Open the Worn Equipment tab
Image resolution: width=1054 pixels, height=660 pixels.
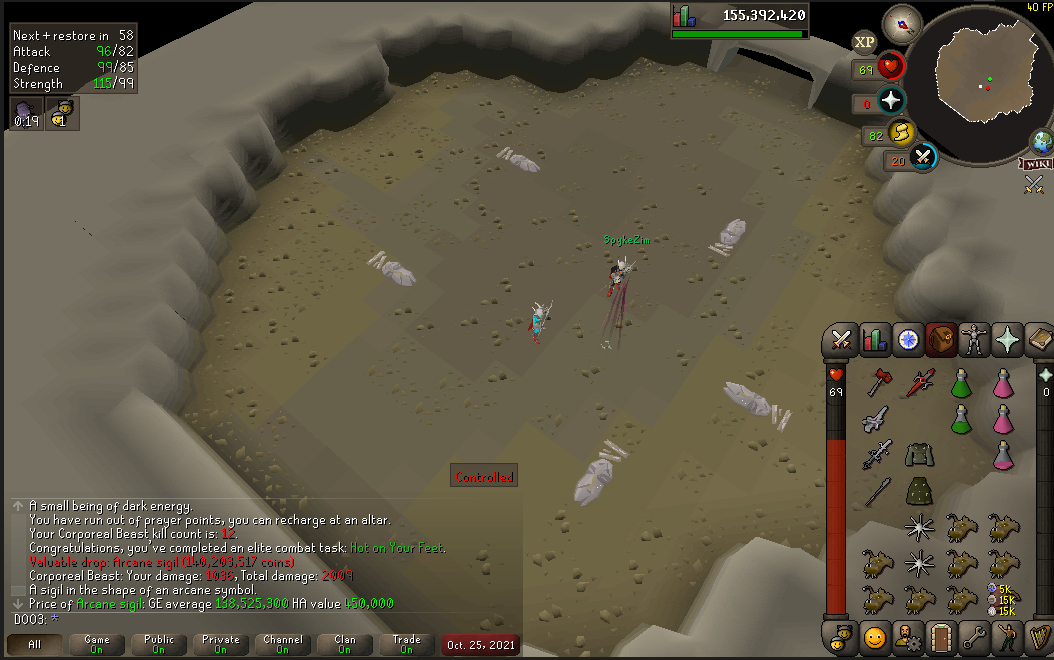[x=973, y=340]
